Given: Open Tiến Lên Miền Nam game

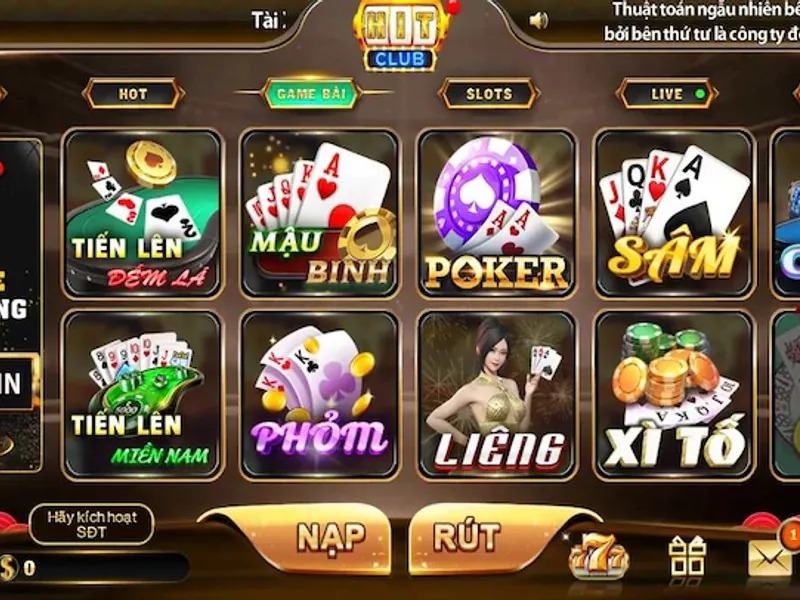Looking at the screenshot, I should [142, 394].
